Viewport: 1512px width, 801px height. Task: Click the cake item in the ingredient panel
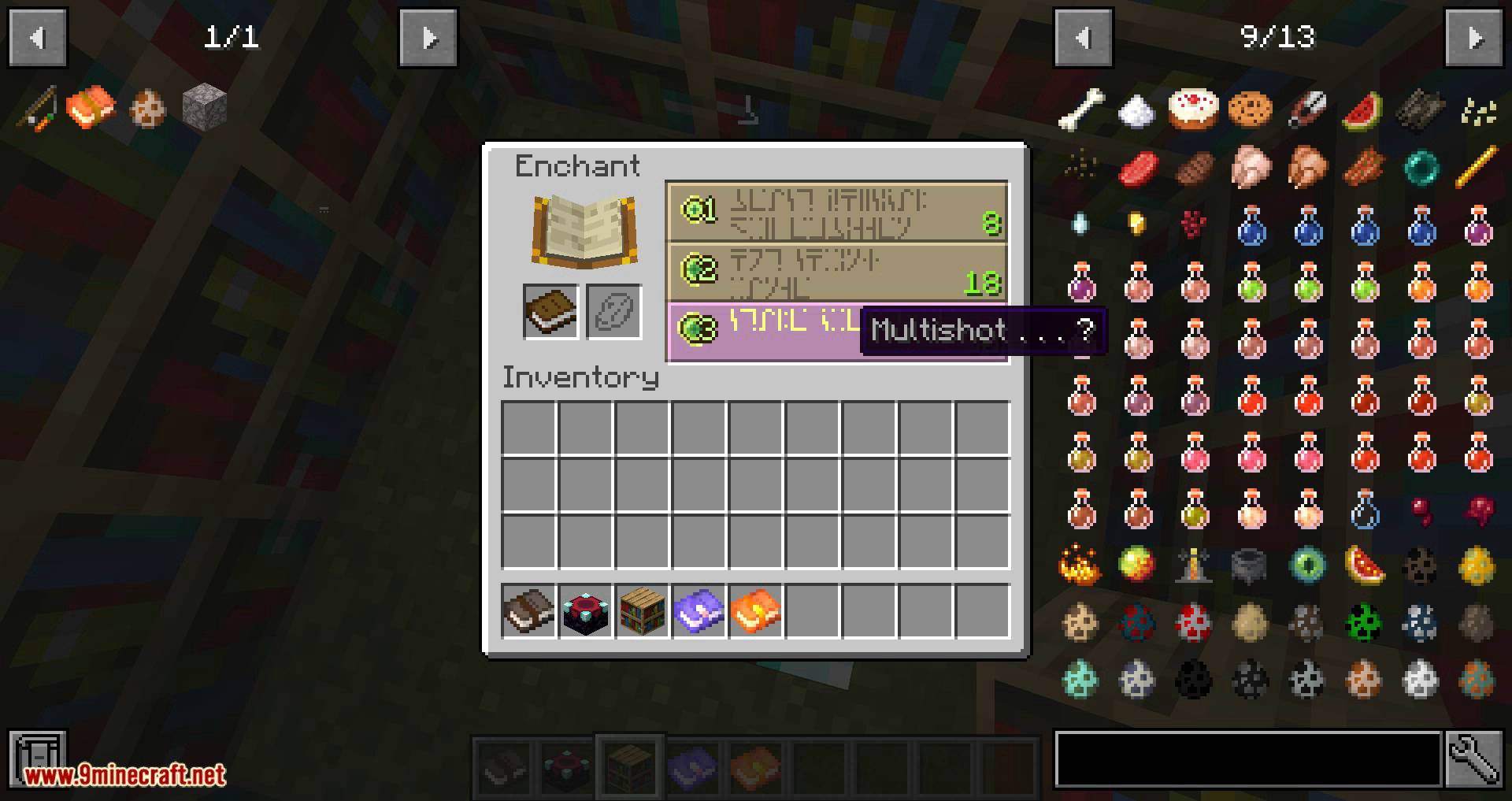(1193, 110)
